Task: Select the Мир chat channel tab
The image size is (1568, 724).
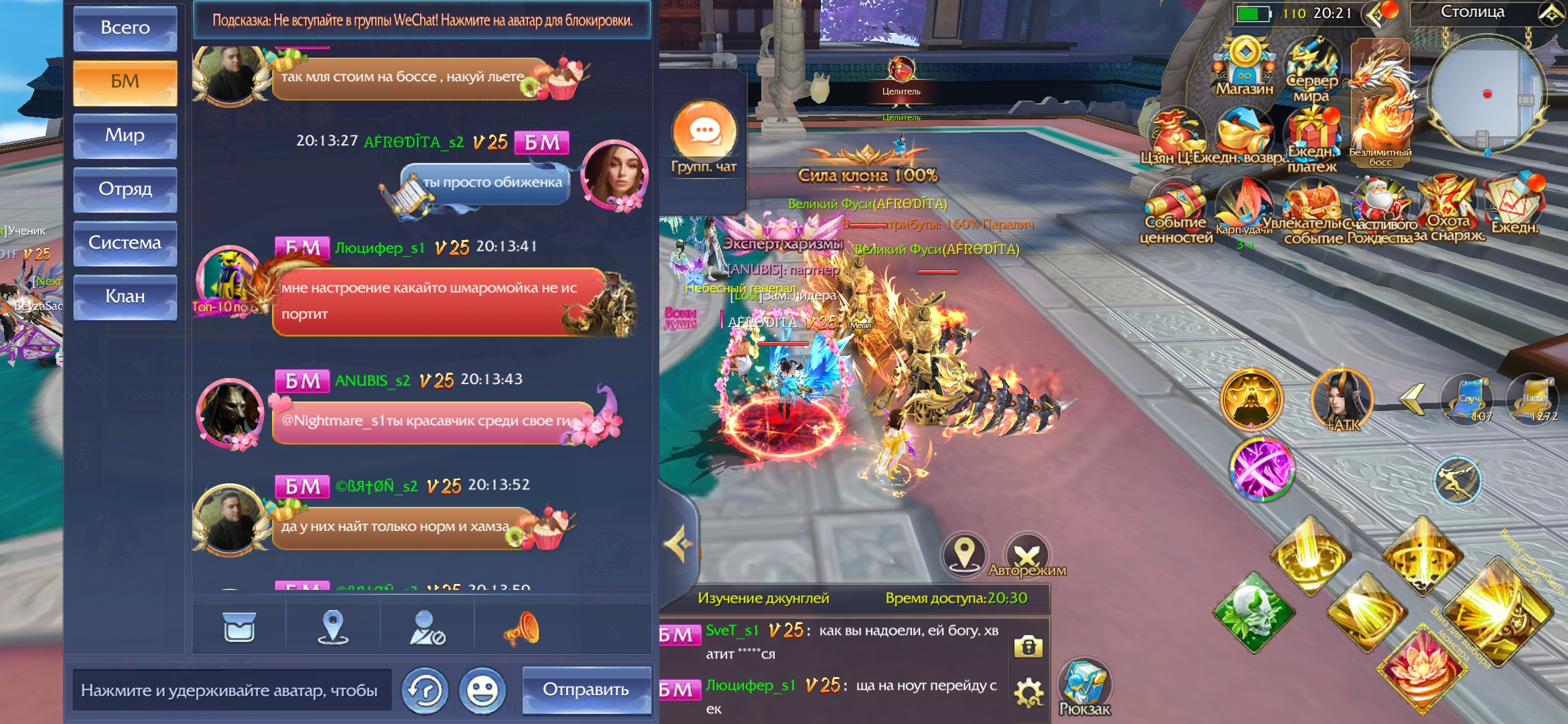Action: tap(125, 135)
